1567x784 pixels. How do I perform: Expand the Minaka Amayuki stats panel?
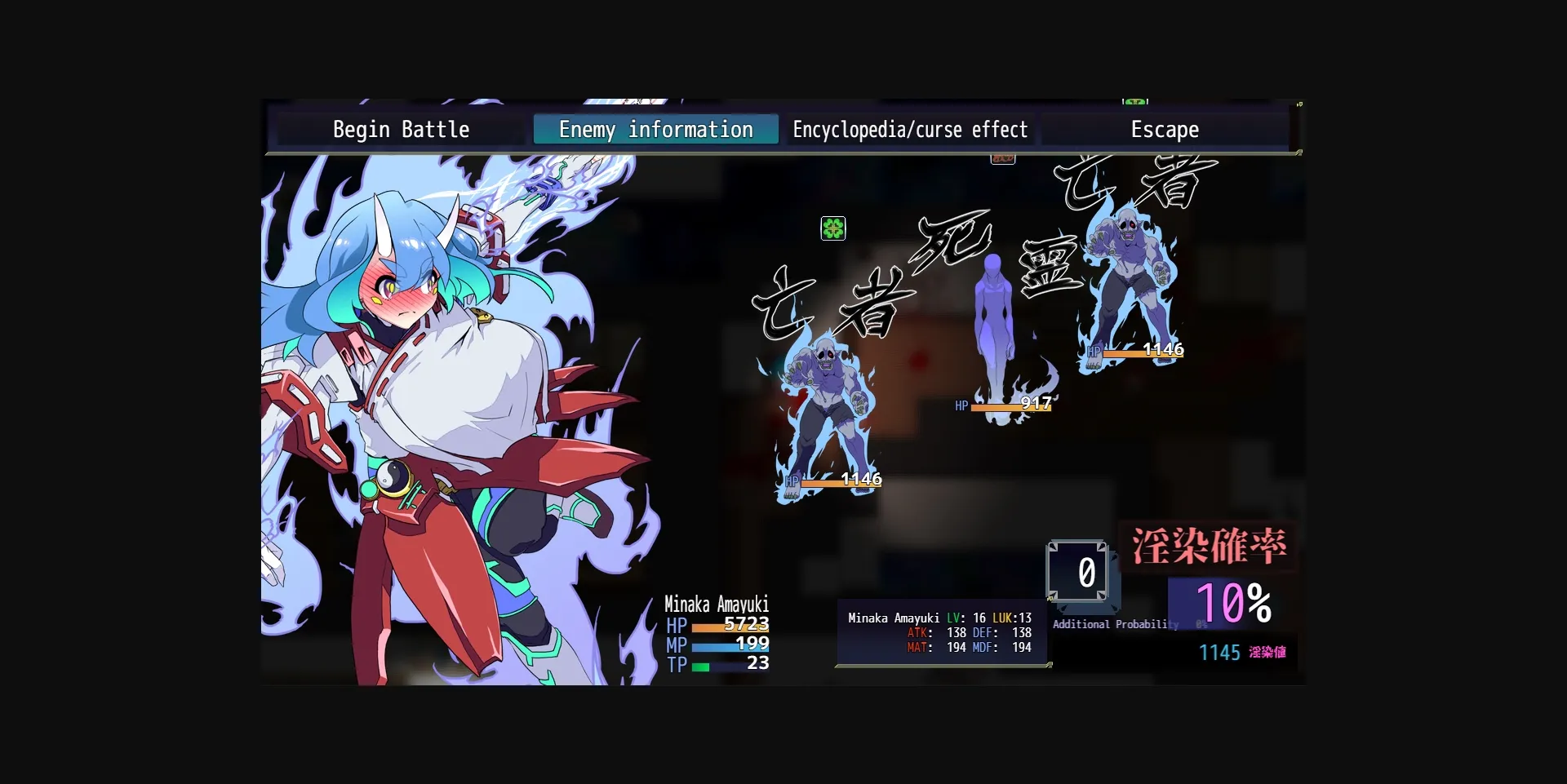[939, 632]
